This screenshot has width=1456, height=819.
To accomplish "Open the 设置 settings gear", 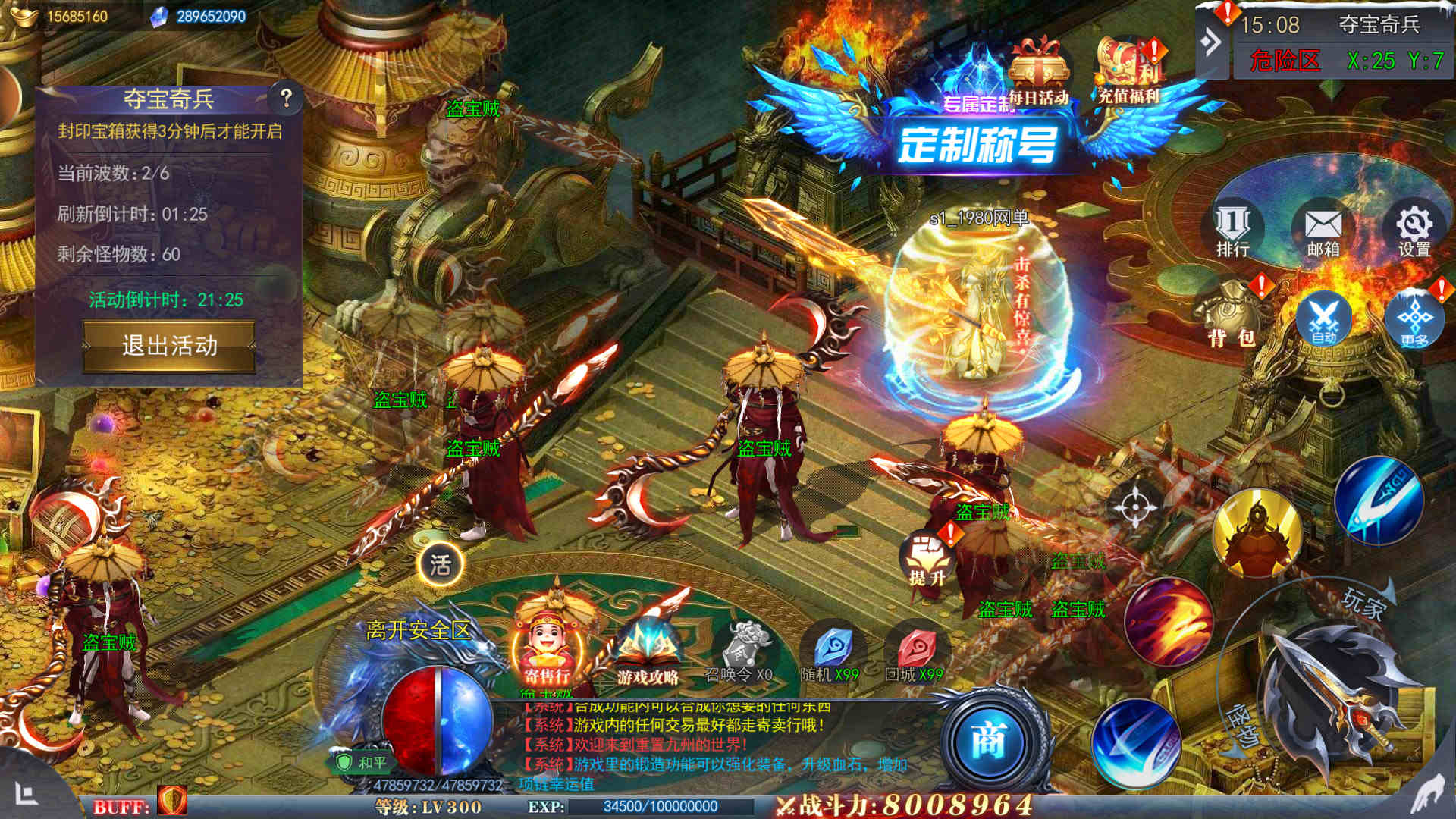I will coord(1414,230).
